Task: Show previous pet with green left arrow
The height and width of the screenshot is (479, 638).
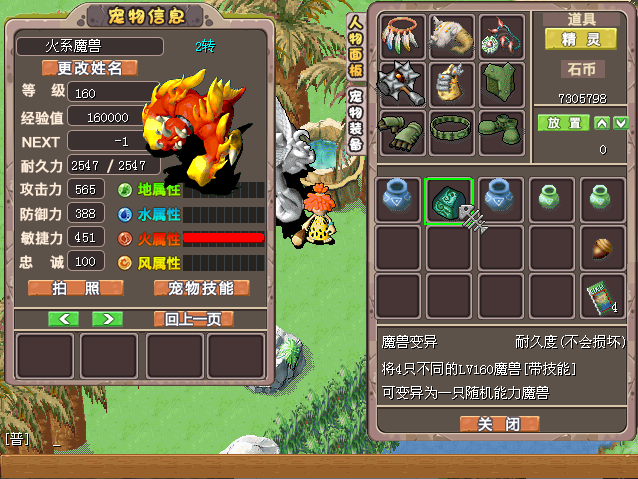Action: pyautogui.click(x=64, y=319)
